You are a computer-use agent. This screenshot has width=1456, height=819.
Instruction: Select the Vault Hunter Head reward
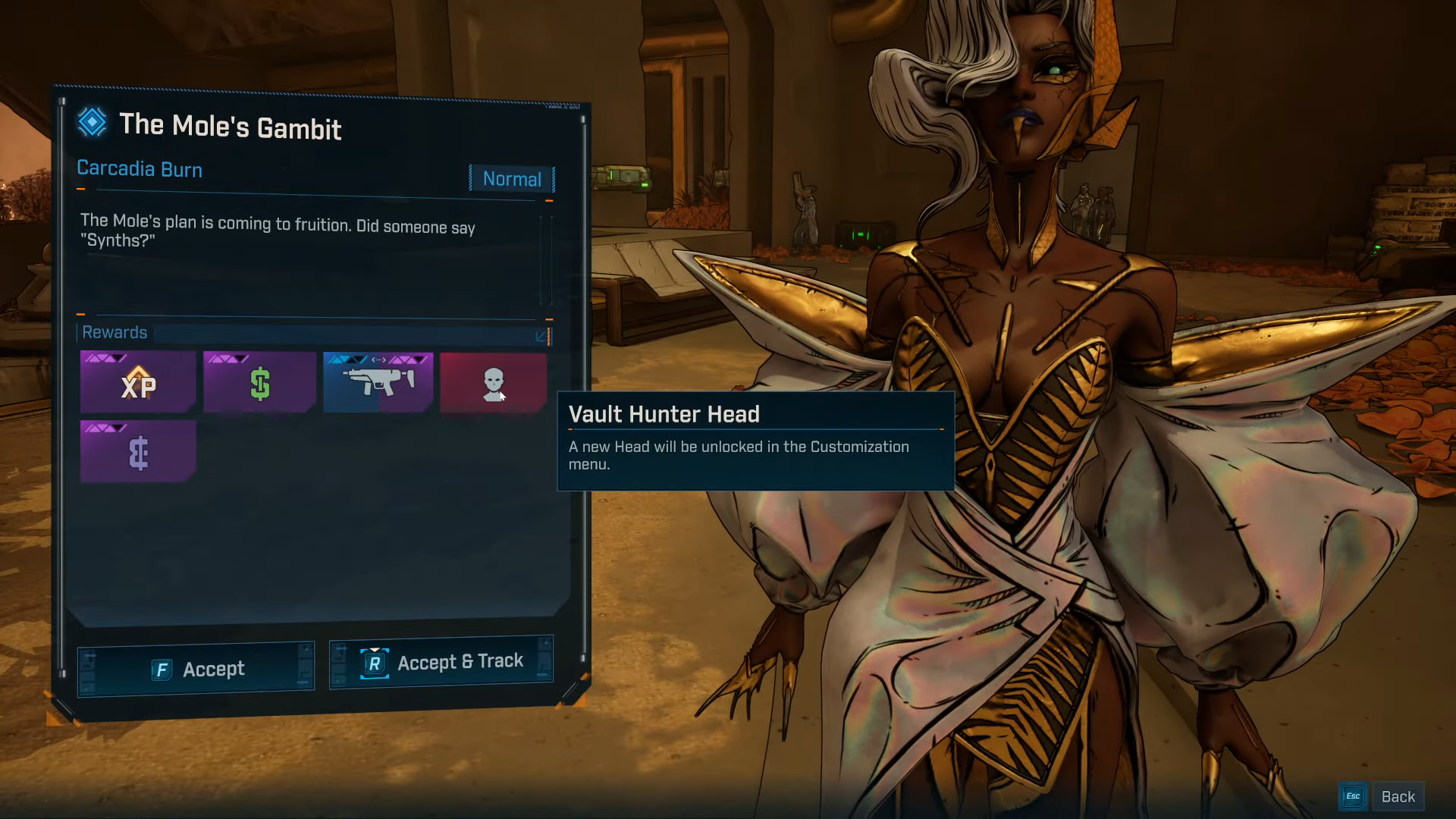tap(493, 383)
